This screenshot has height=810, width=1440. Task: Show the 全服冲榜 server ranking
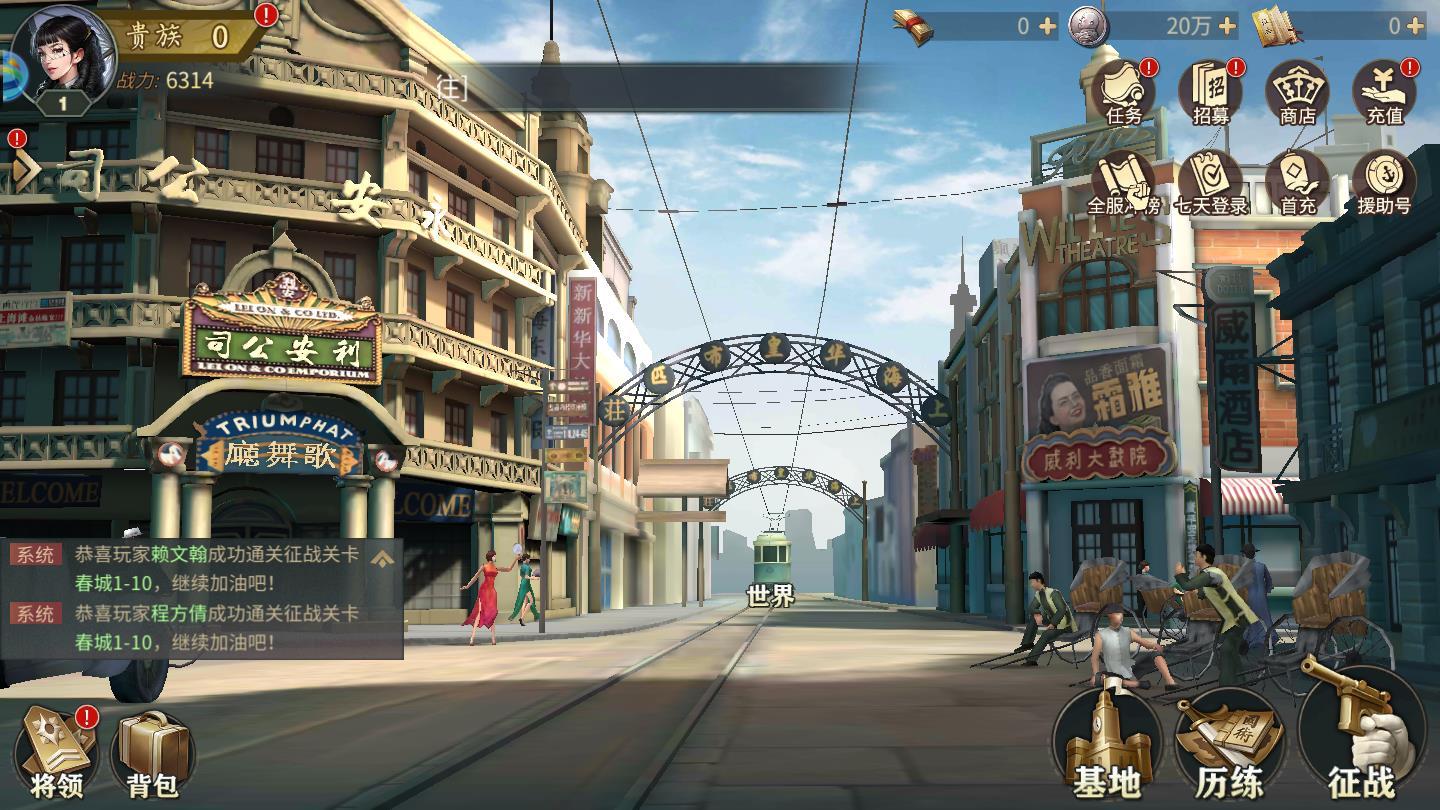(1123, 185)
